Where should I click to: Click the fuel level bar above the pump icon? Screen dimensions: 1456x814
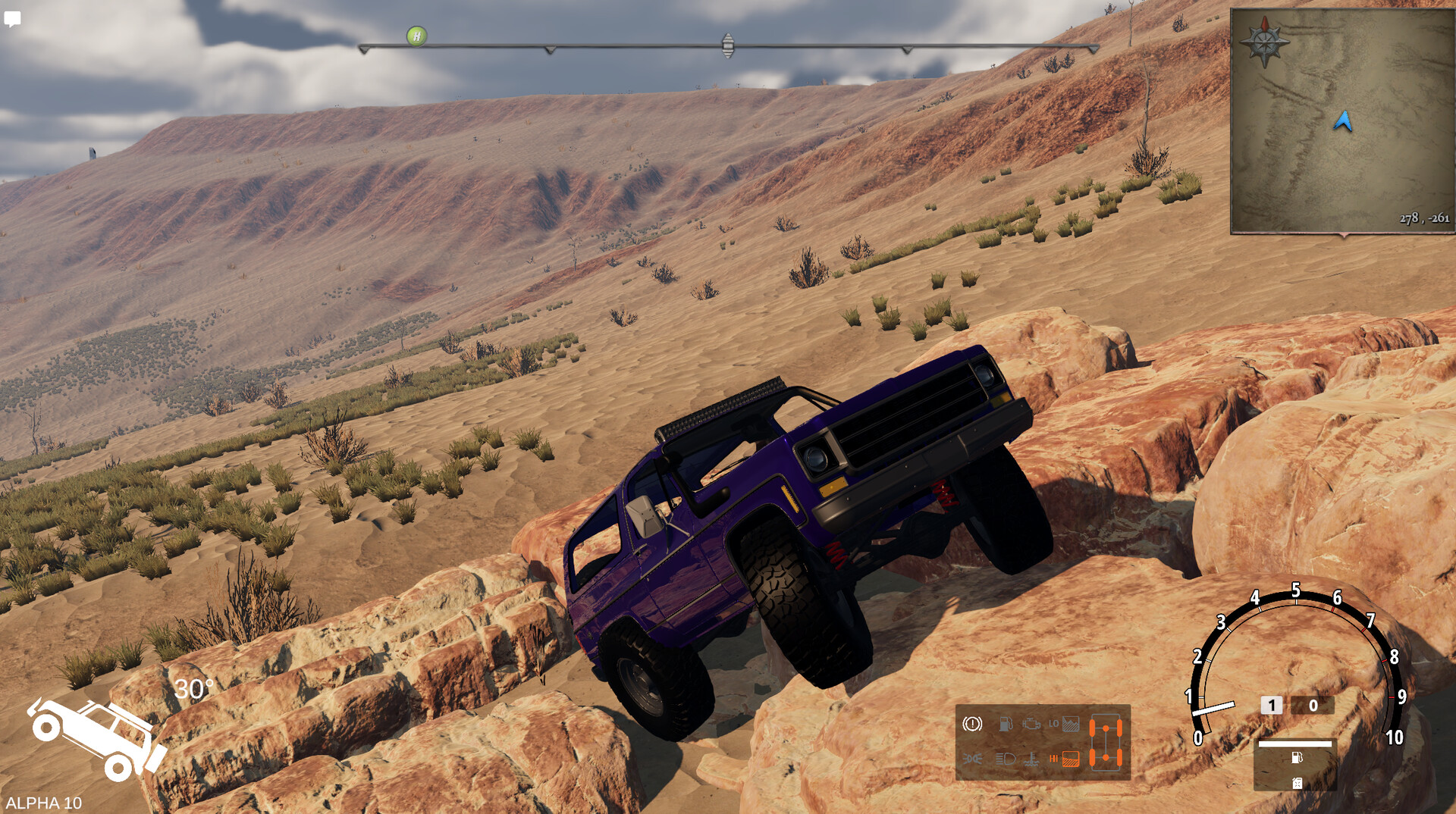(x=1294, y=744)
